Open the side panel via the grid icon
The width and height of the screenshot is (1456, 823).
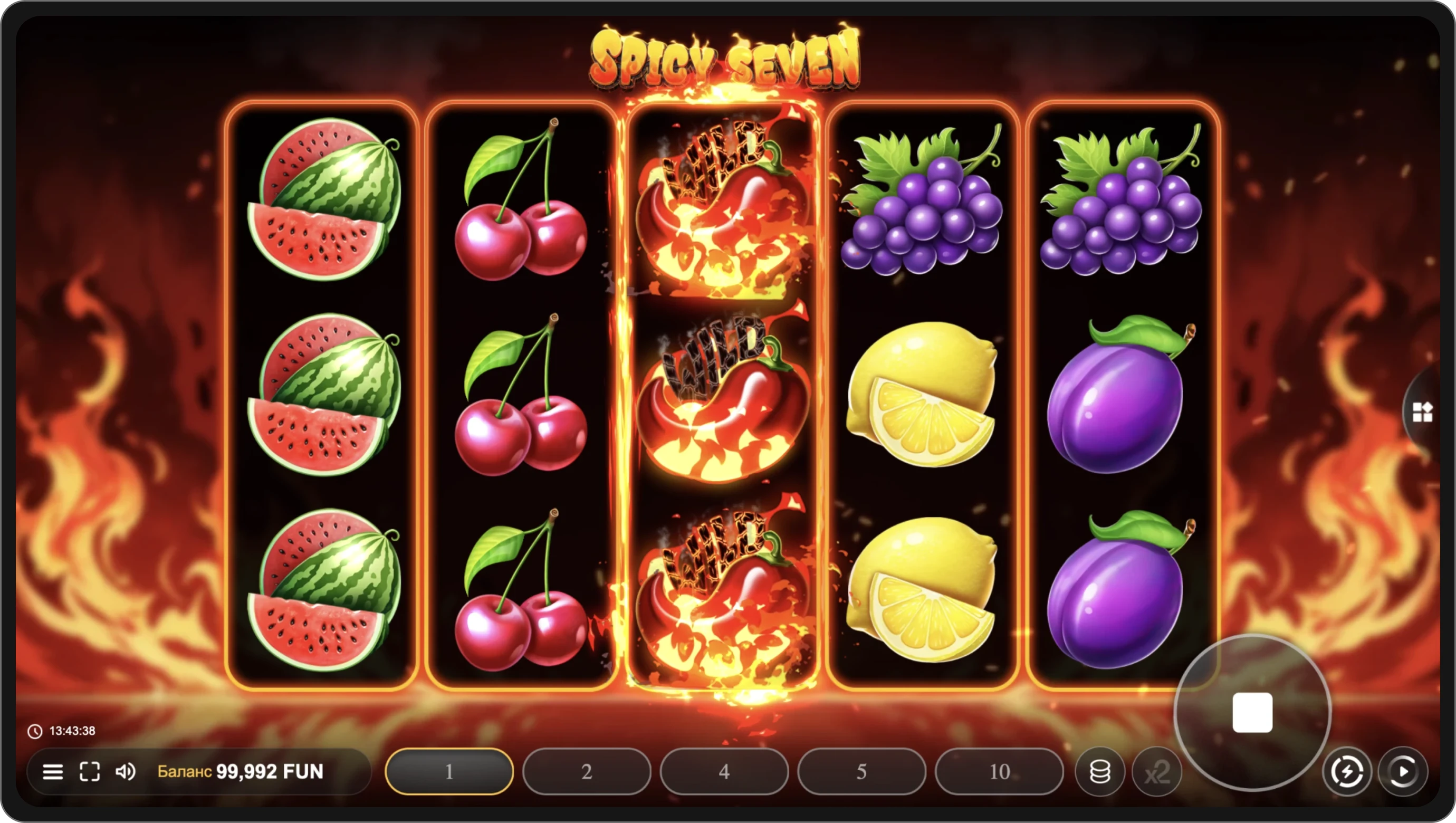(x=1422, y=412)
